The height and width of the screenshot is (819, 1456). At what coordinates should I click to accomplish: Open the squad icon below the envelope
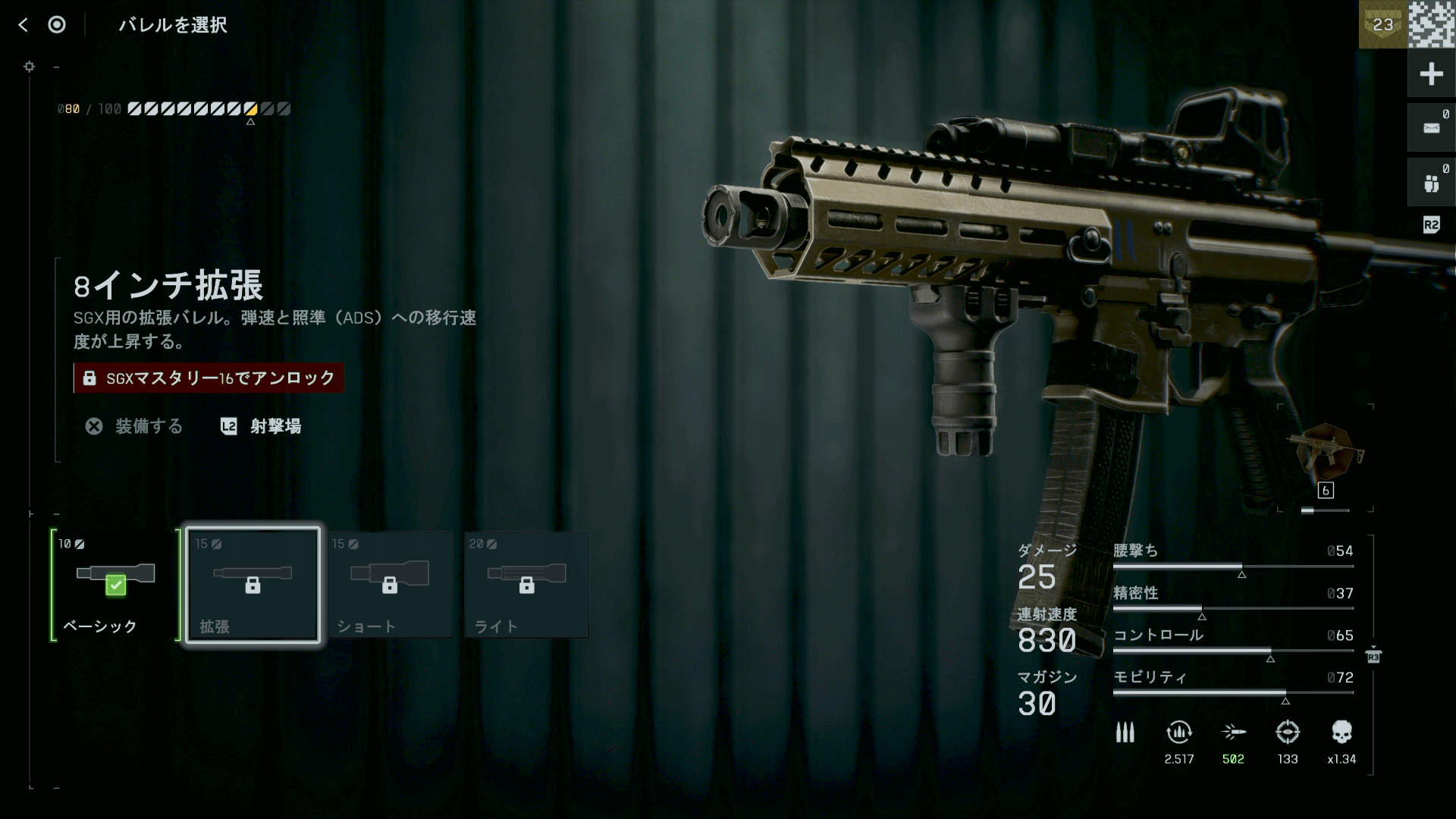tap(1431, 183)
